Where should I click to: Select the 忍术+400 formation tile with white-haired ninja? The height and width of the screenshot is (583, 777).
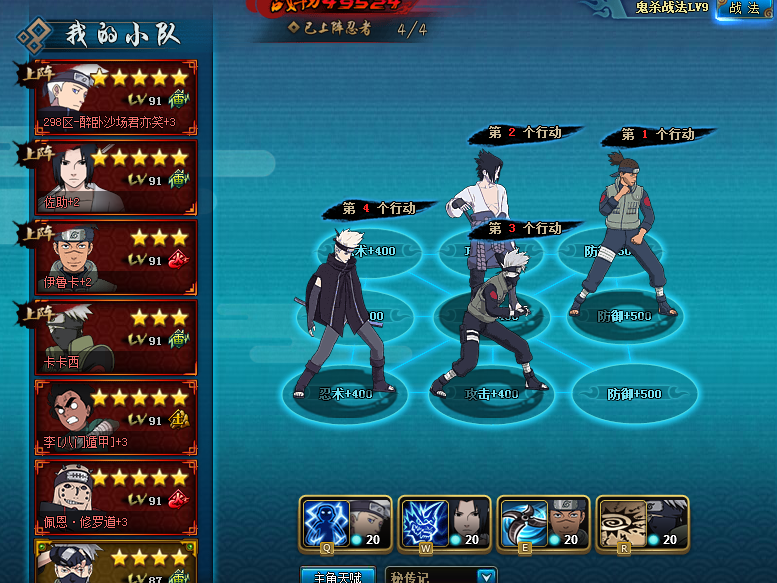[340, 394]
